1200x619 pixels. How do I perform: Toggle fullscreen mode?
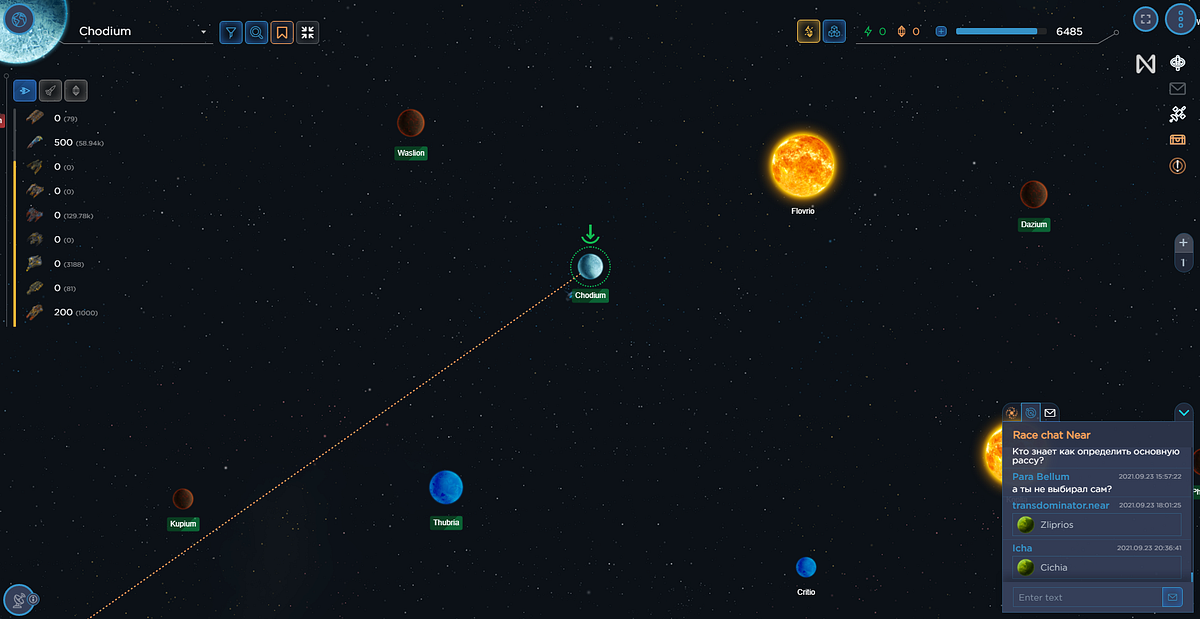point(1145,18)
